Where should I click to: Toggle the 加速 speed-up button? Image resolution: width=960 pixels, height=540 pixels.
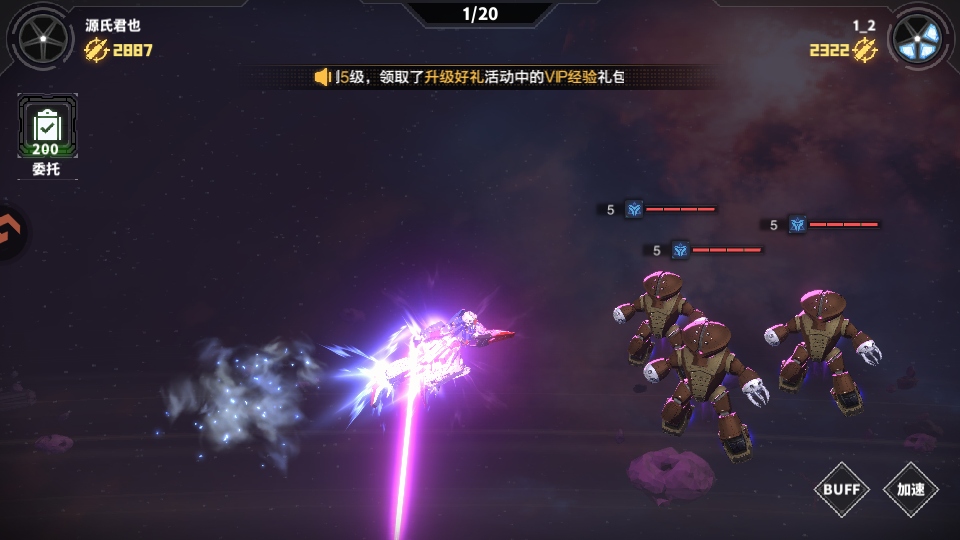[910, 490]
